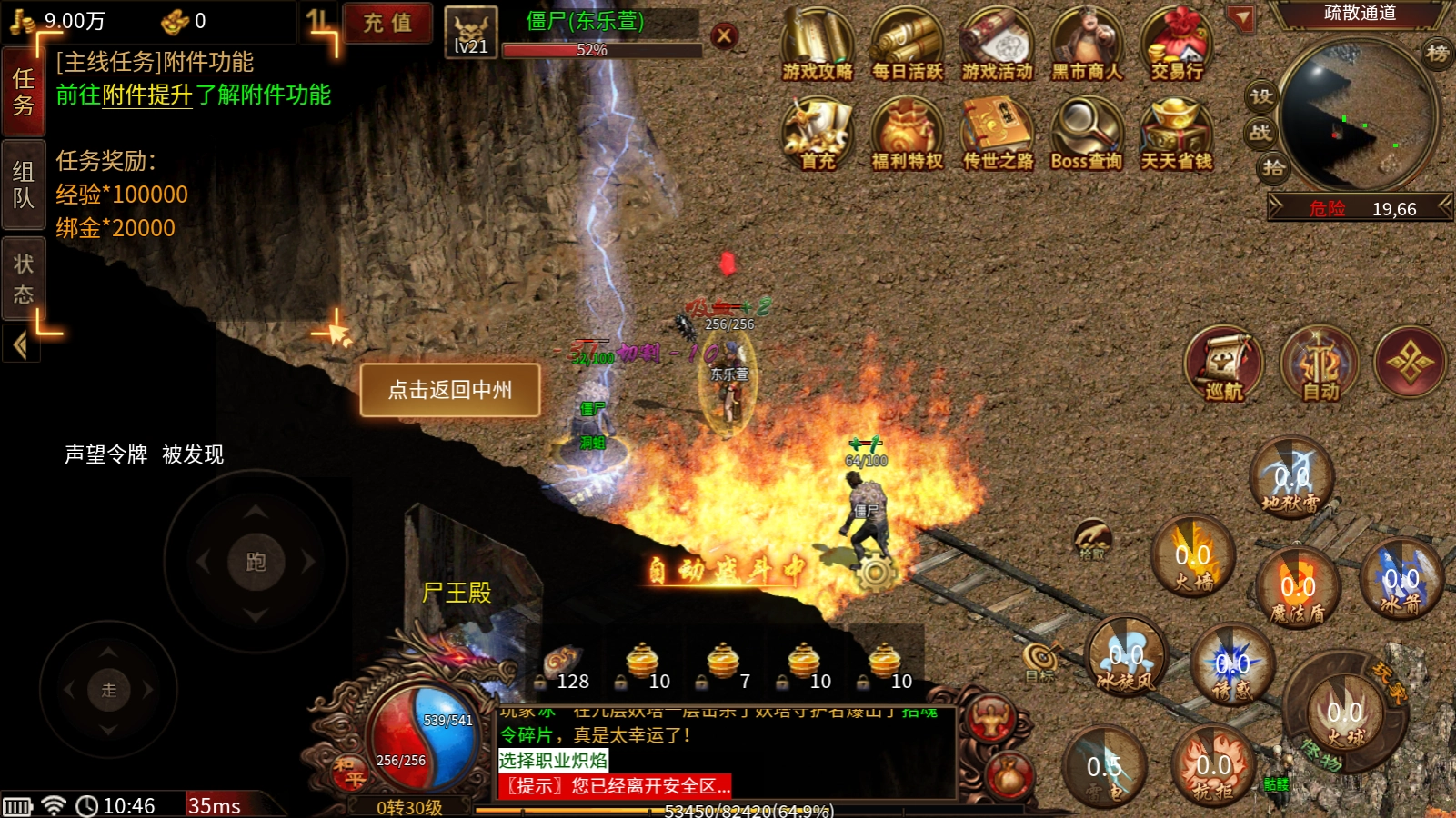Cast the 地狱雷 skill
This screenshot has height=818, width=1456.
click(x=1291, y=479)
